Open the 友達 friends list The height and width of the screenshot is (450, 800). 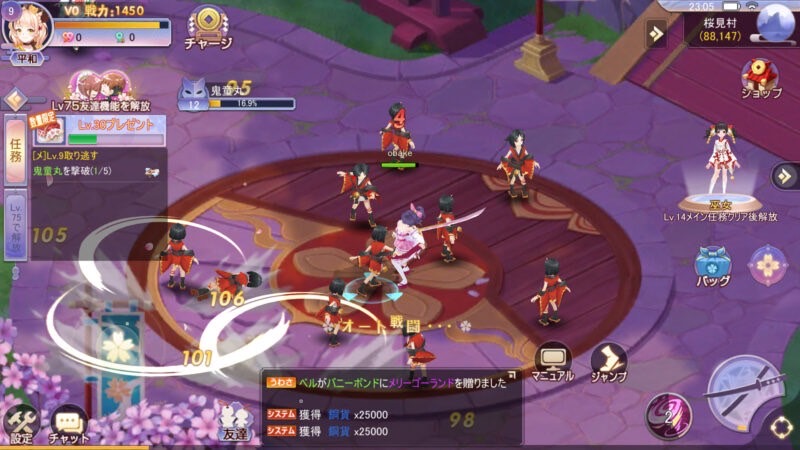233,423
